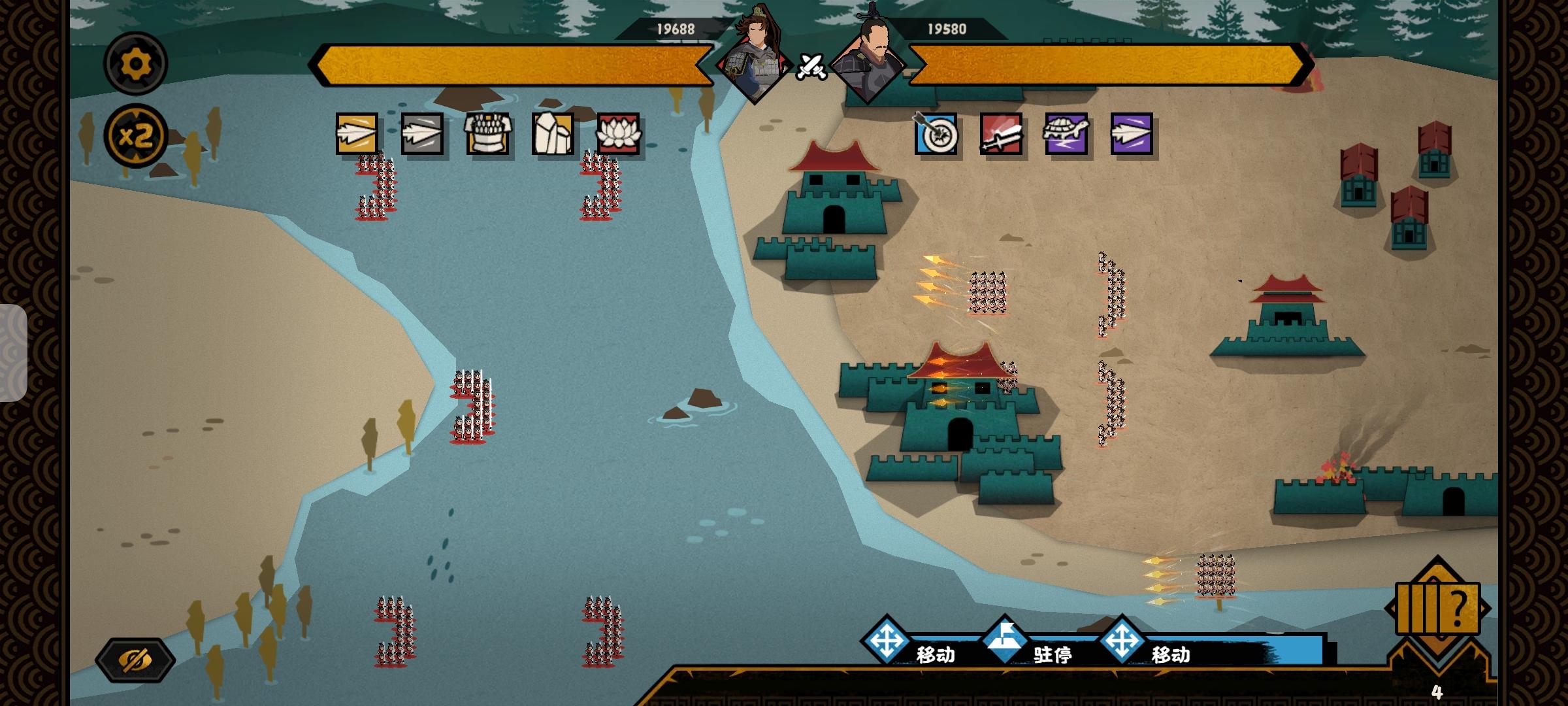1568x706 pixels.
Task: Inspect the white crystal skill icon
Action: pyautogui.click(x=553, y=134)
